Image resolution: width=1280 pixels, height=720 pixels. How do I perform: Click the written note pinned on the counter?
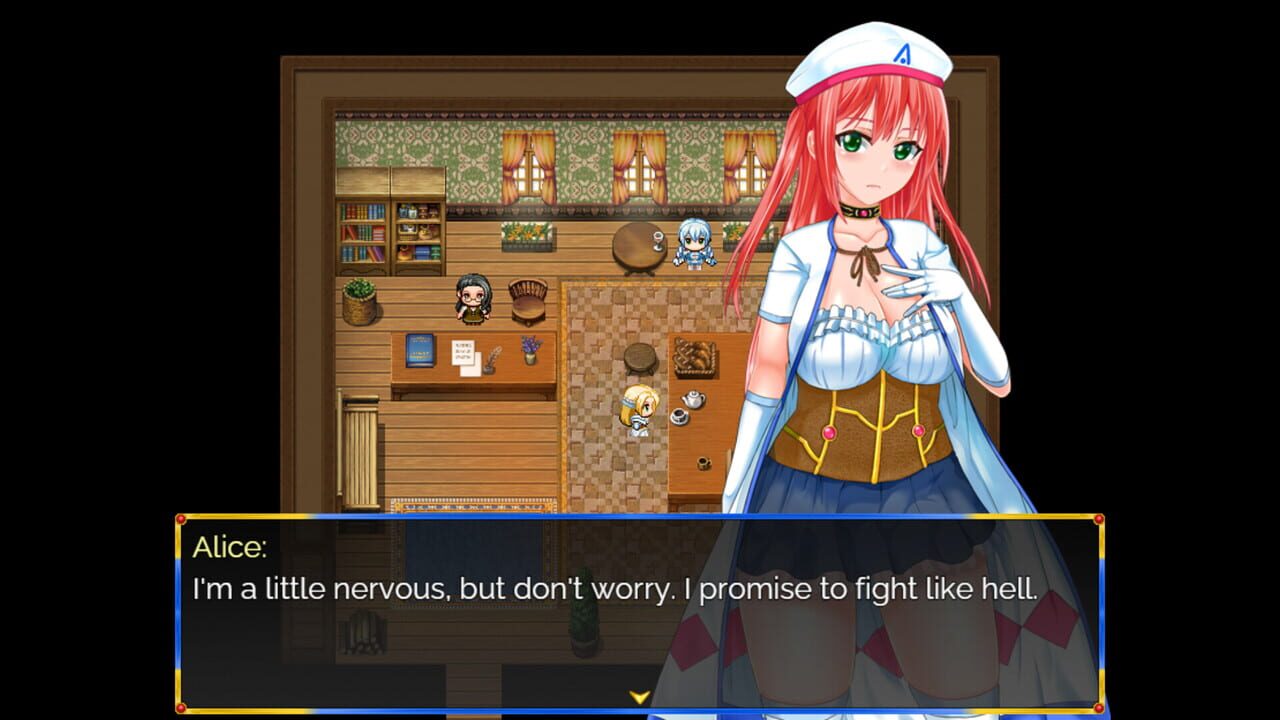click(463, 353)
